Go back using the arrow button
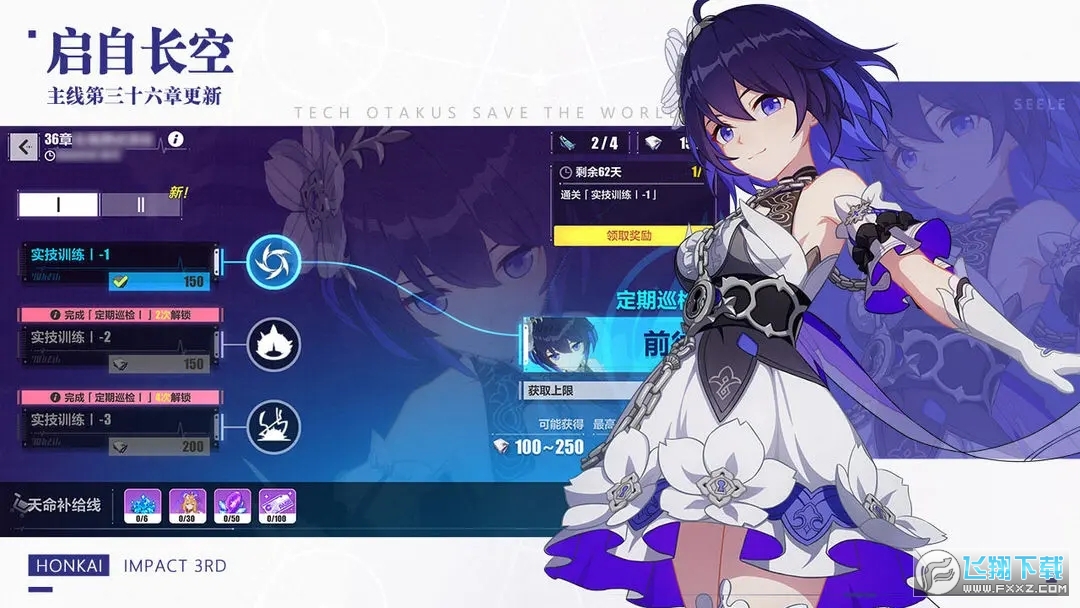This screenshot has width=1080, height=608. tap(24, 147)
